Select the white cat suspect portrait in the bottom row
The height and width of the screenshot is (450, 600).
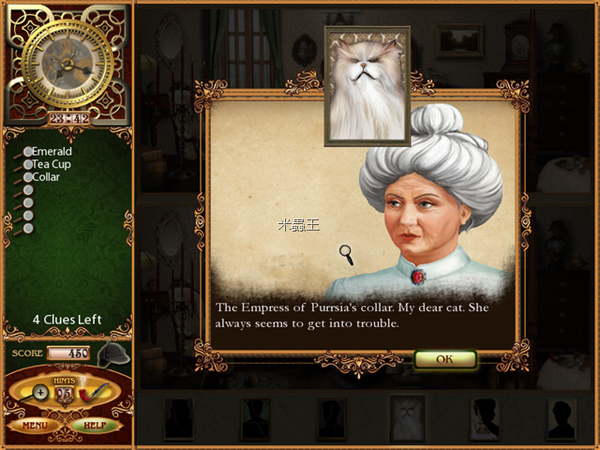[407, 418]
